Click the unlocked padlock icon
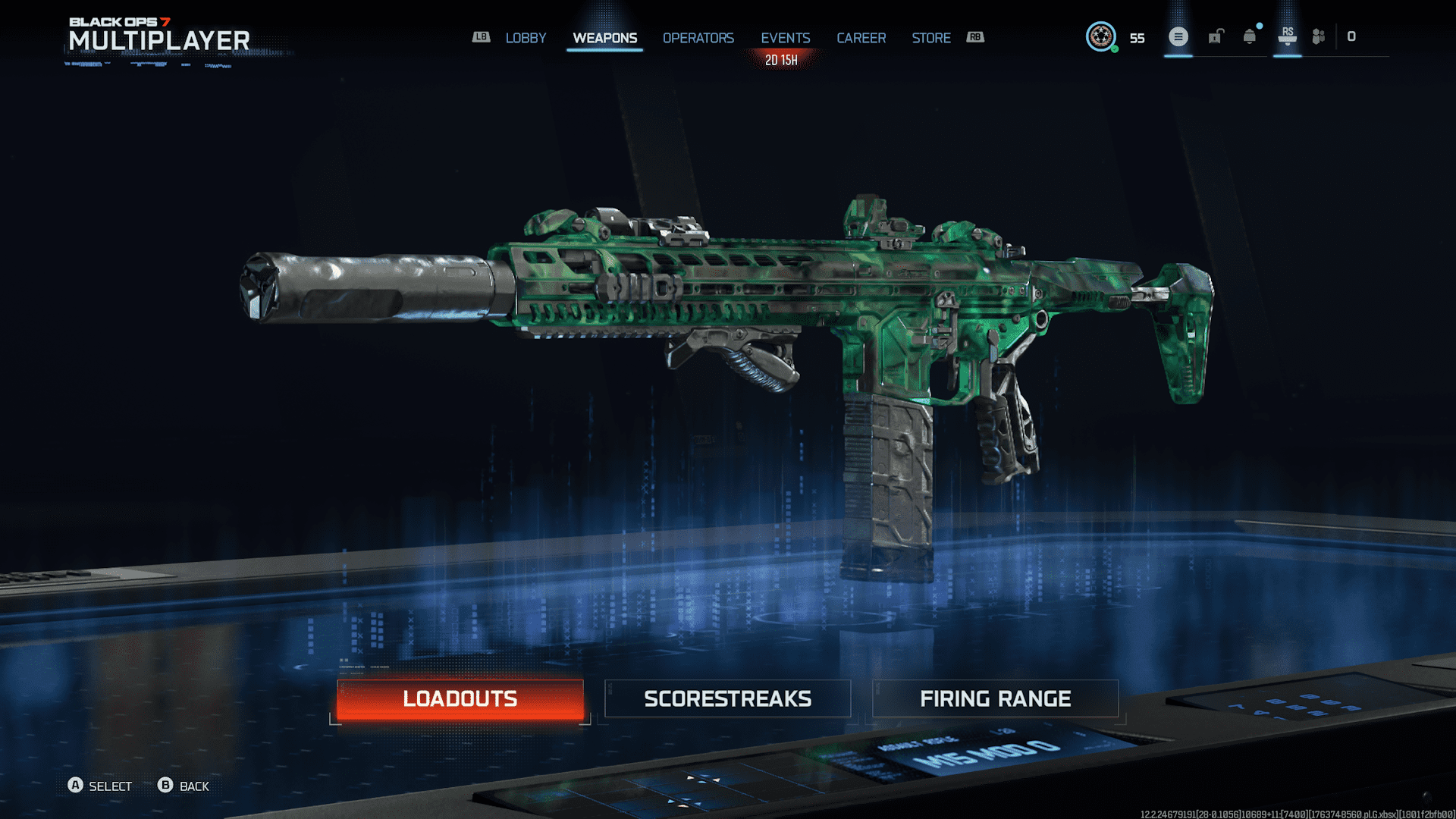 coord(1216,36)
